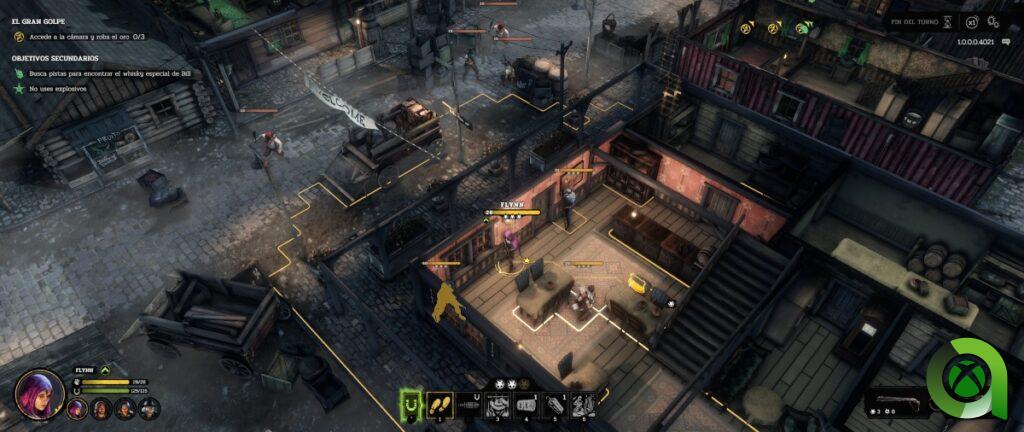Image resolution: width=1024 pixels, height=432 pixels.
Task: Toggle the x1 game speed button
Action: point(970,20)
